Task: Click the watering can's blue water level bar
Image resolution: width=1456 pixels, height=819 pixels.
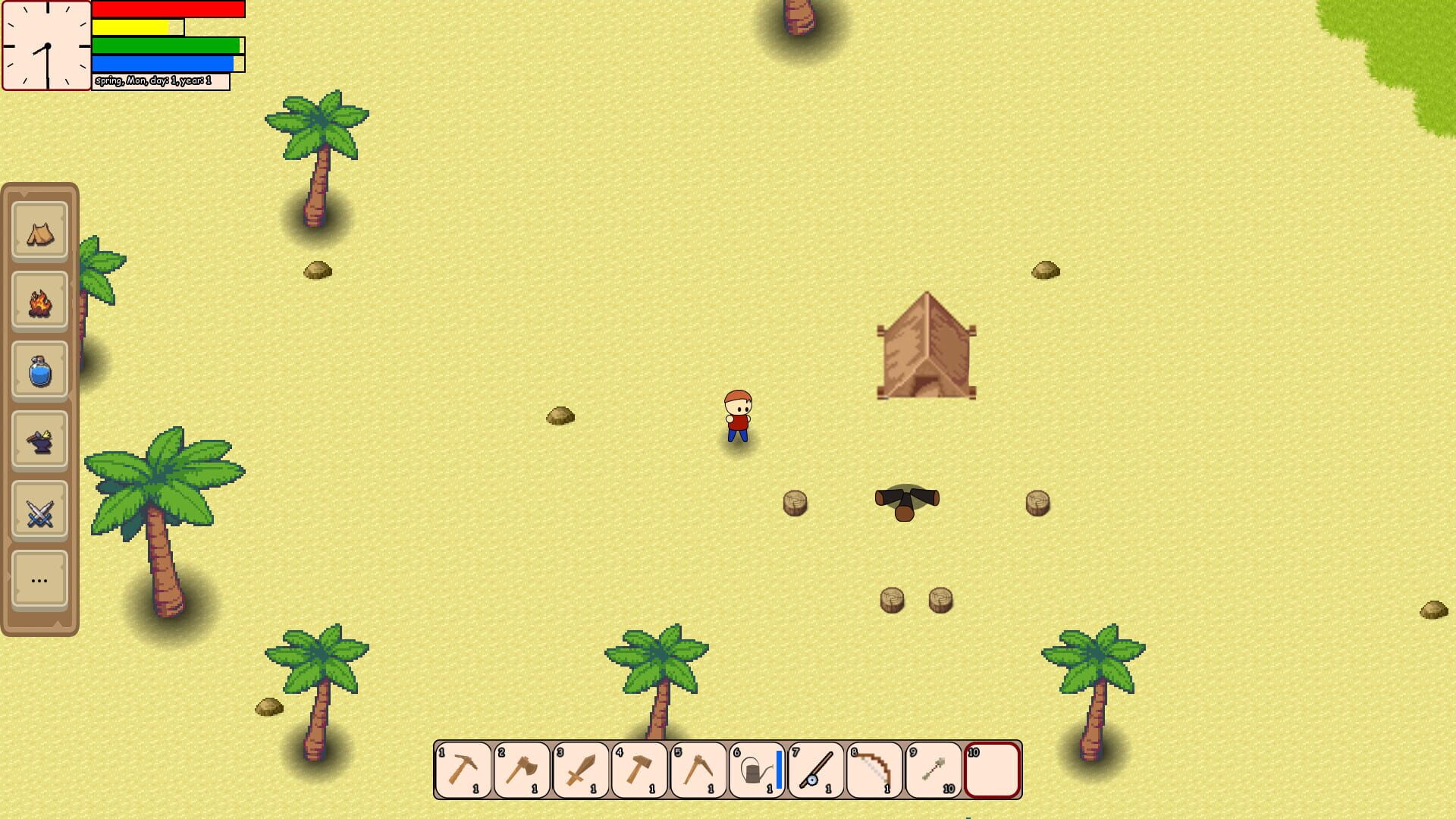Action: 777,768
